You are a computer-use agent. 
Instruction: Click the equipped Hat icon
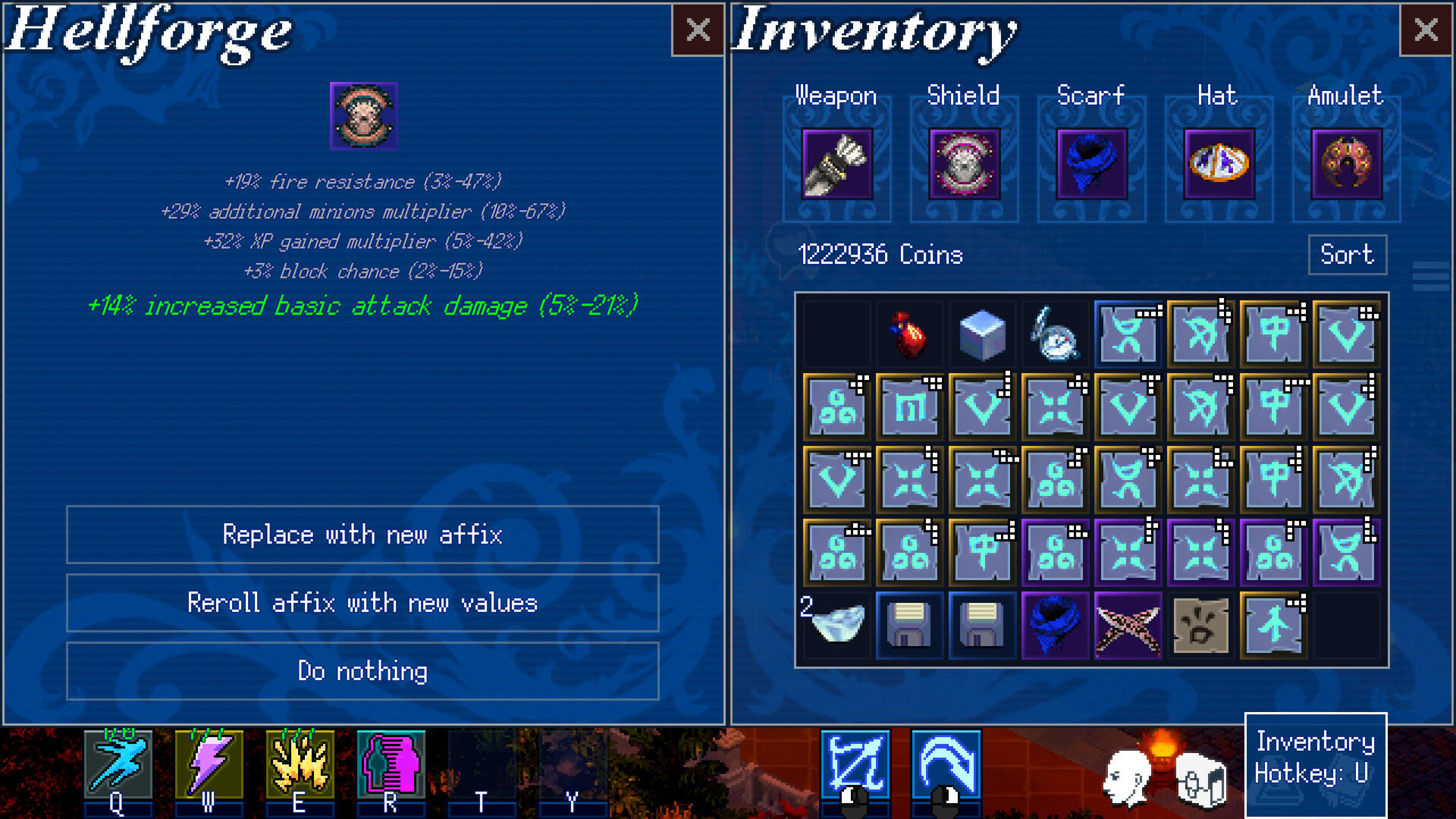pos(1218,165)
